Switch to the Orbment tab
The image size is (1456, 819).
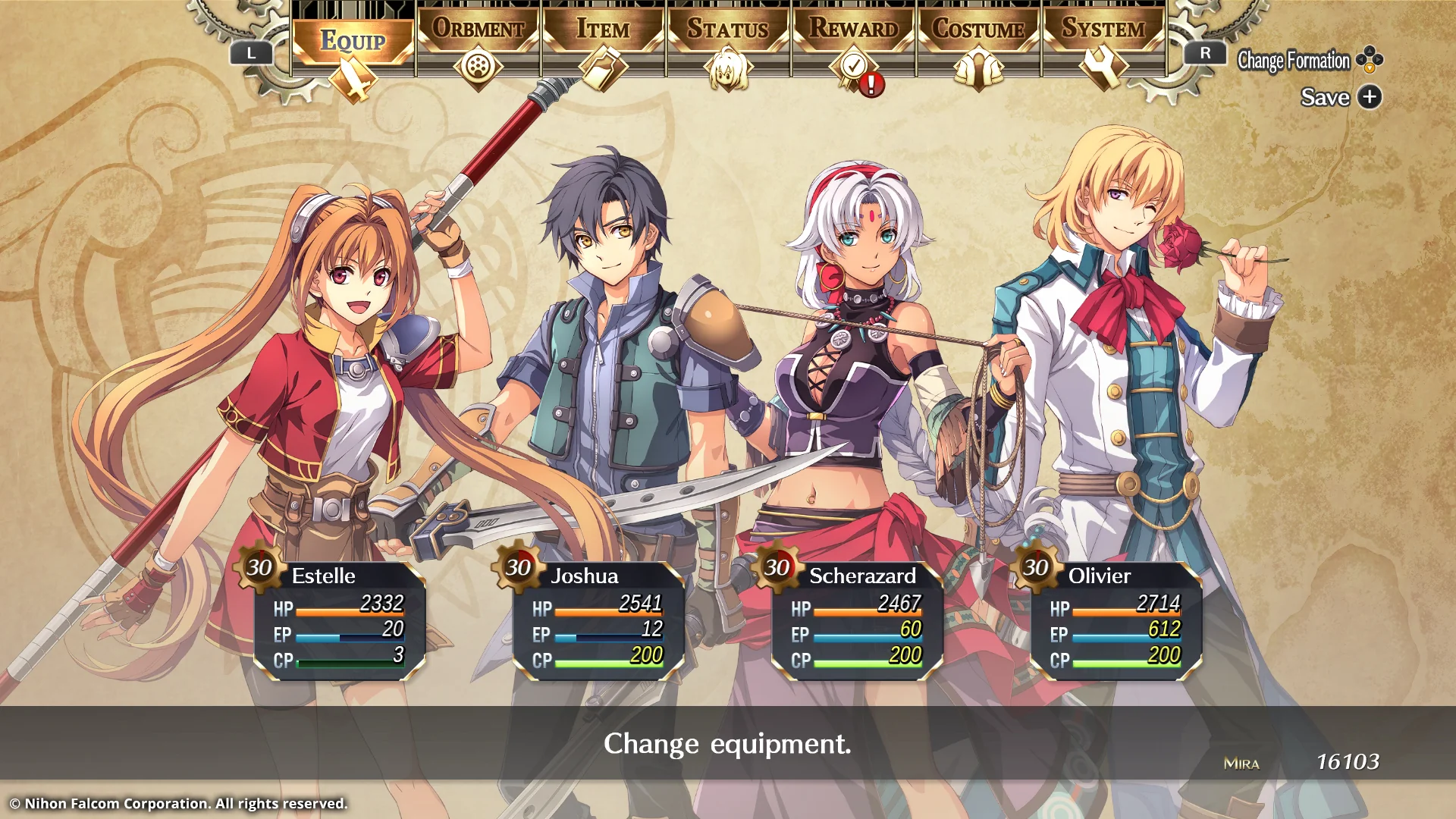pos(478,29)
